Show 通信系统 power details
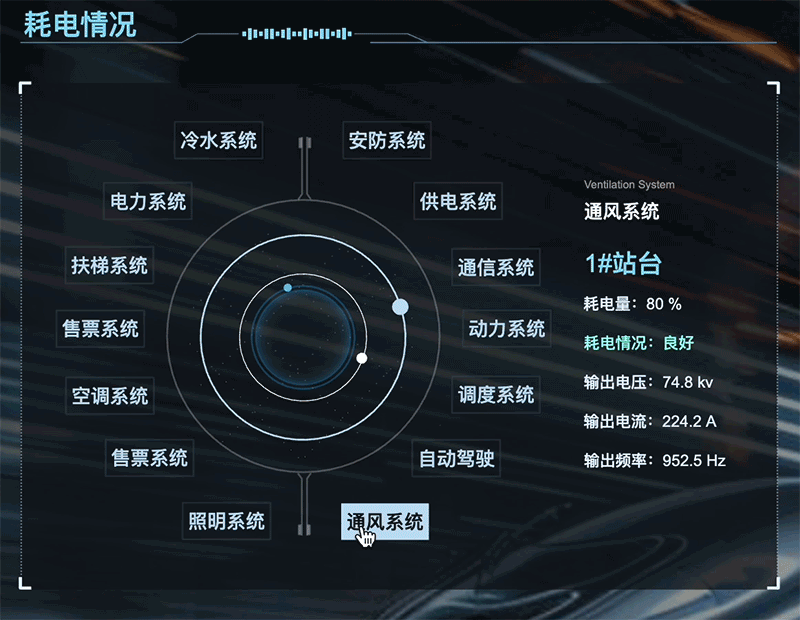Viewport: 800px width, 620px height. point(496,268)
